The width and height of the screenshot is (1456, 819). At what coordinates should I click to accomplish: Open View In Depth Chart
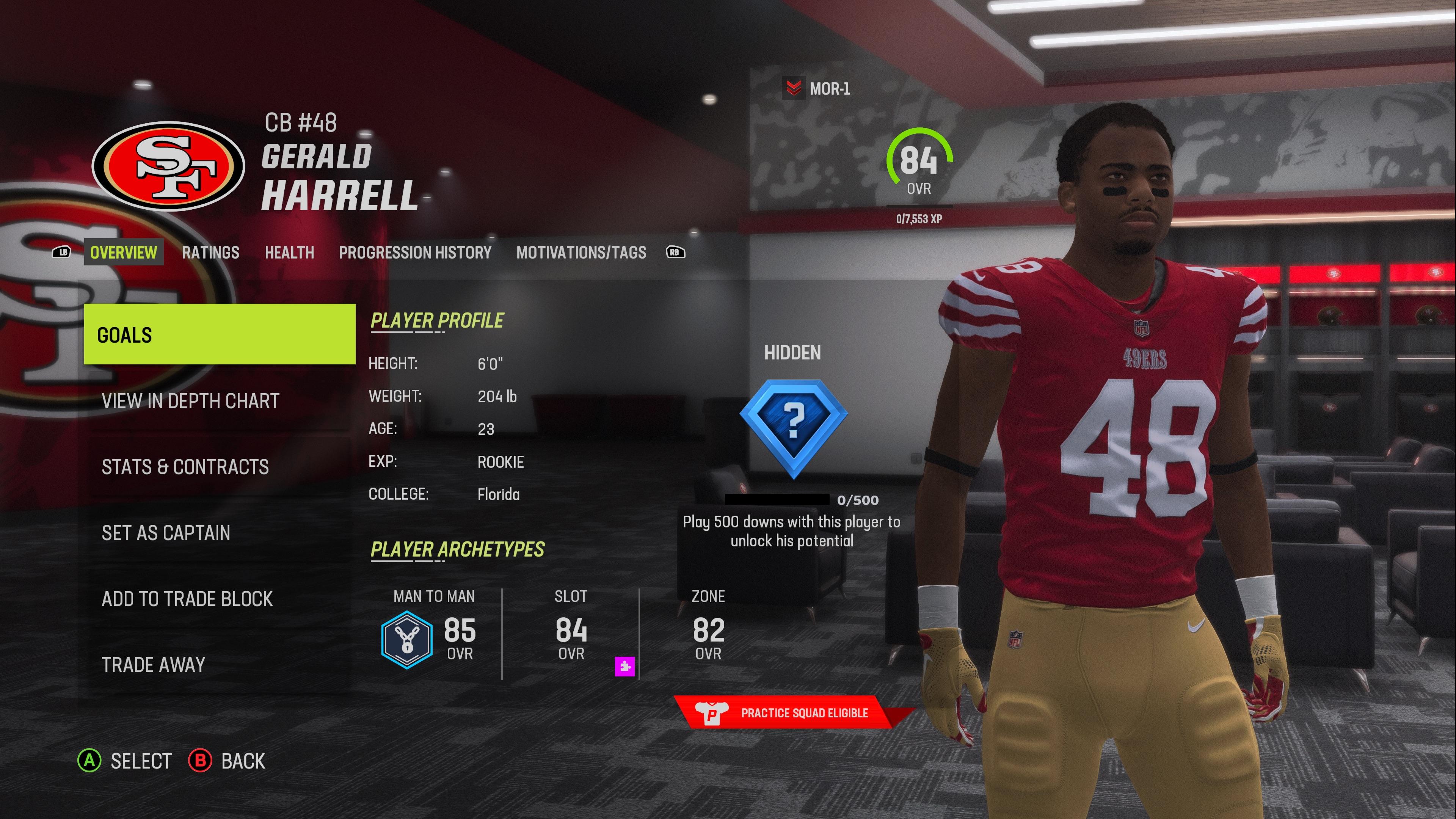[x=190, y=401]
